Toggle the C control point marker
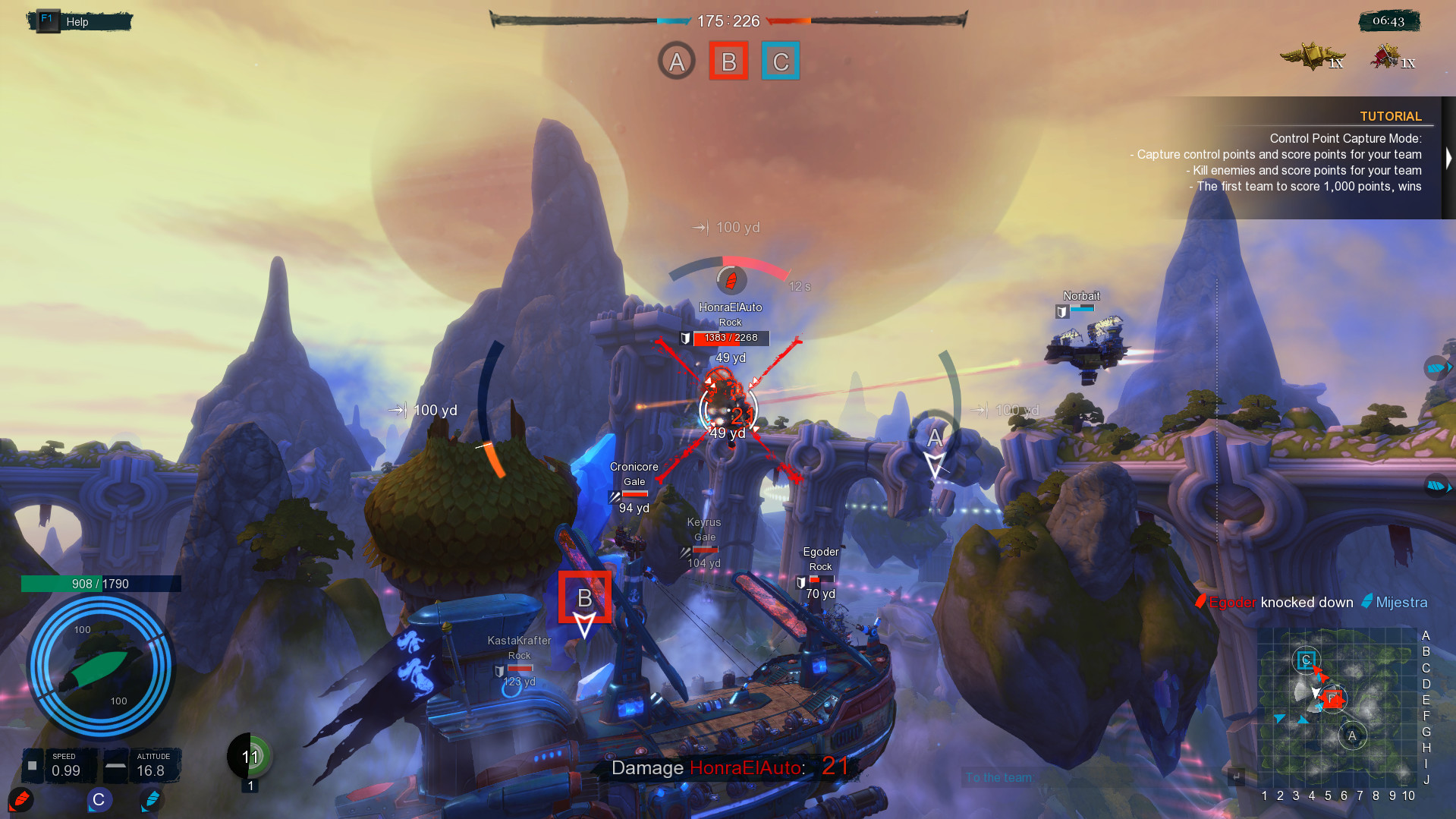The width and height of the screenshot is (1456, 819). coord(780,61)
